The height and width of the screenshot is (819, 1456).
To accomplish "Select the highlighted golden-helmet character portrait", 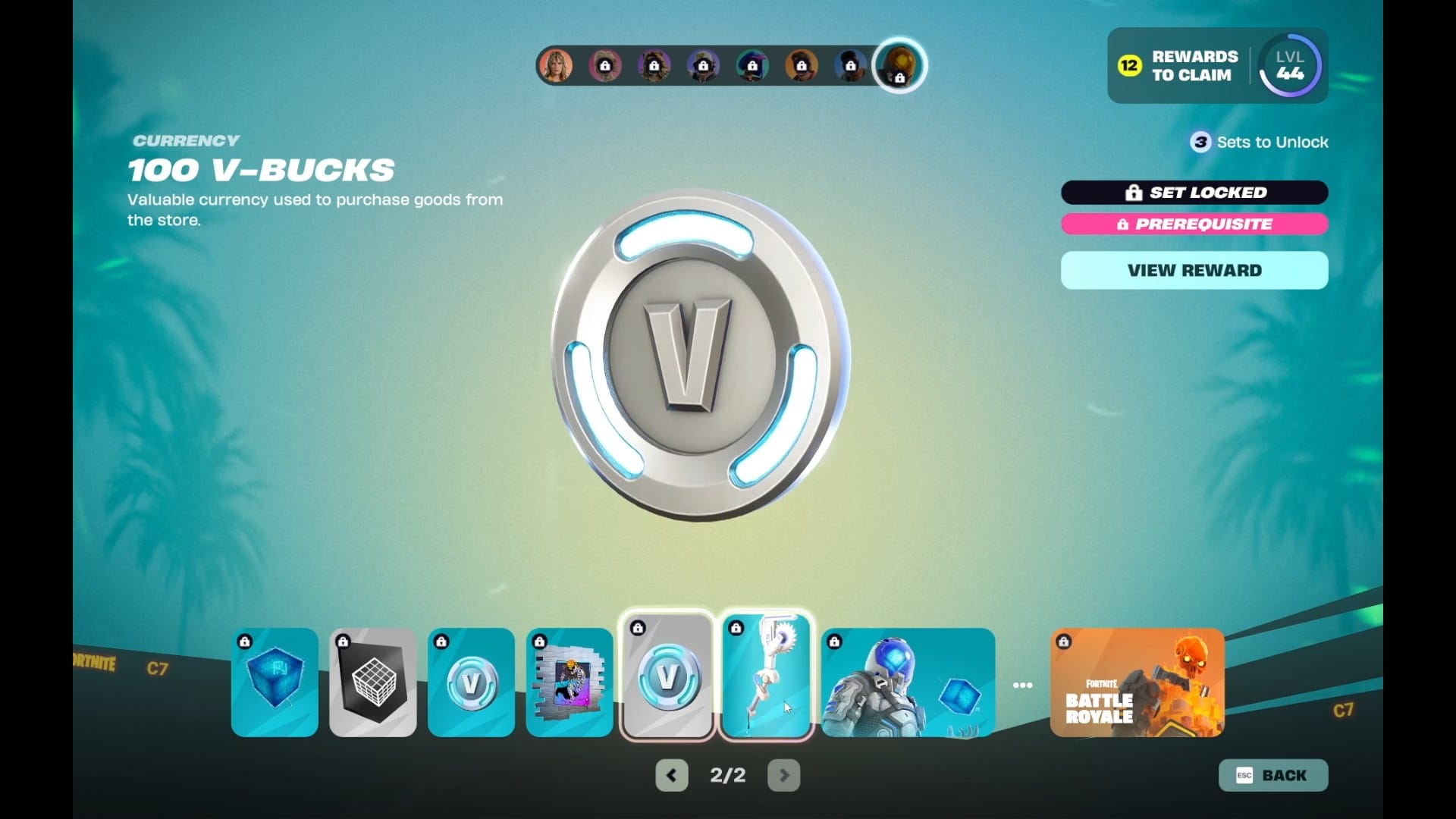I will pyautogui.click(x=899, y=66).
